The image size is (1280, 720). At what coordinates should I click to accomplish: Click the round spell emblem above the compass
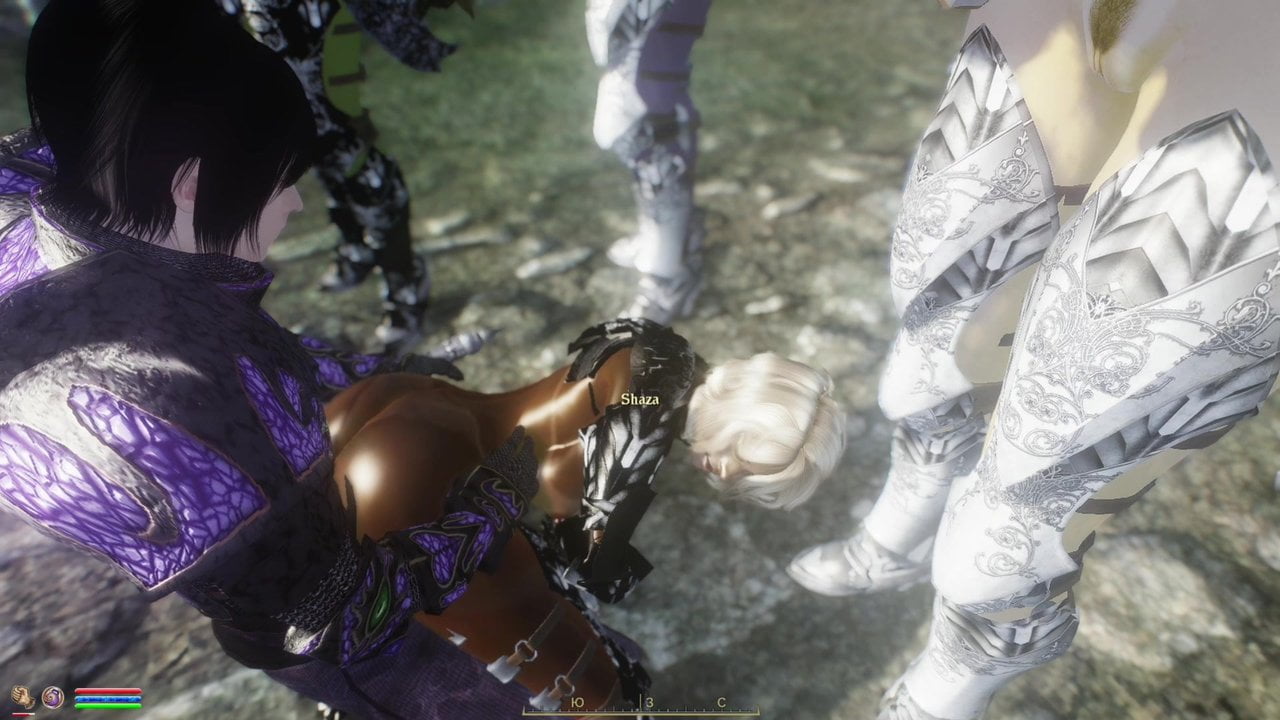click(x=52, y=698)
